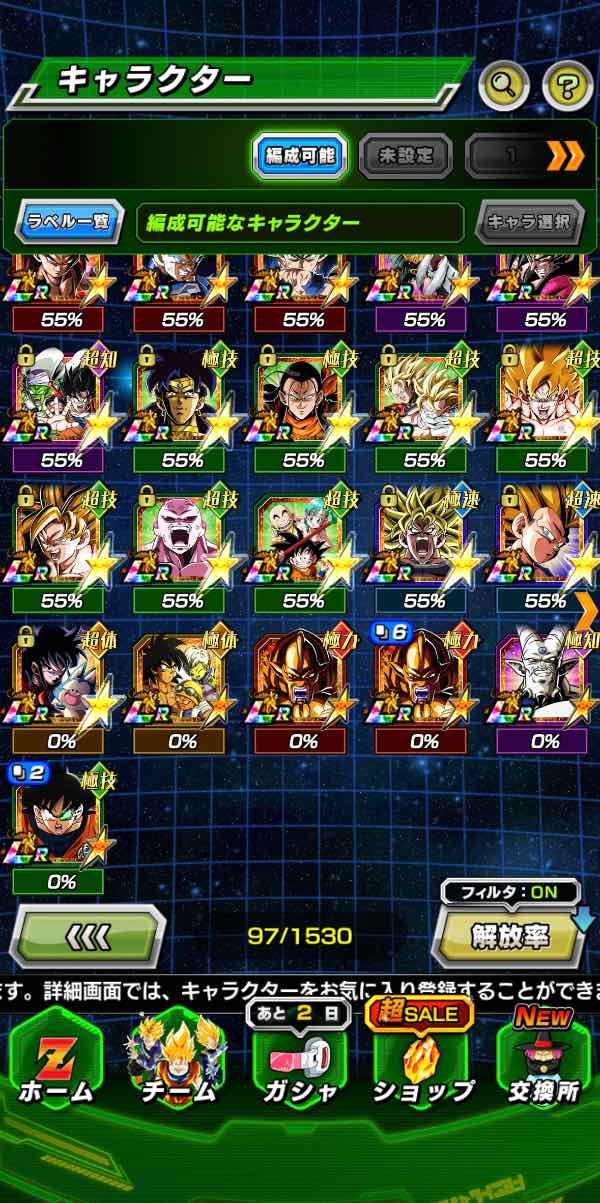
Task: Open the 解放率 sort filter button
Action: click(510, 935)
